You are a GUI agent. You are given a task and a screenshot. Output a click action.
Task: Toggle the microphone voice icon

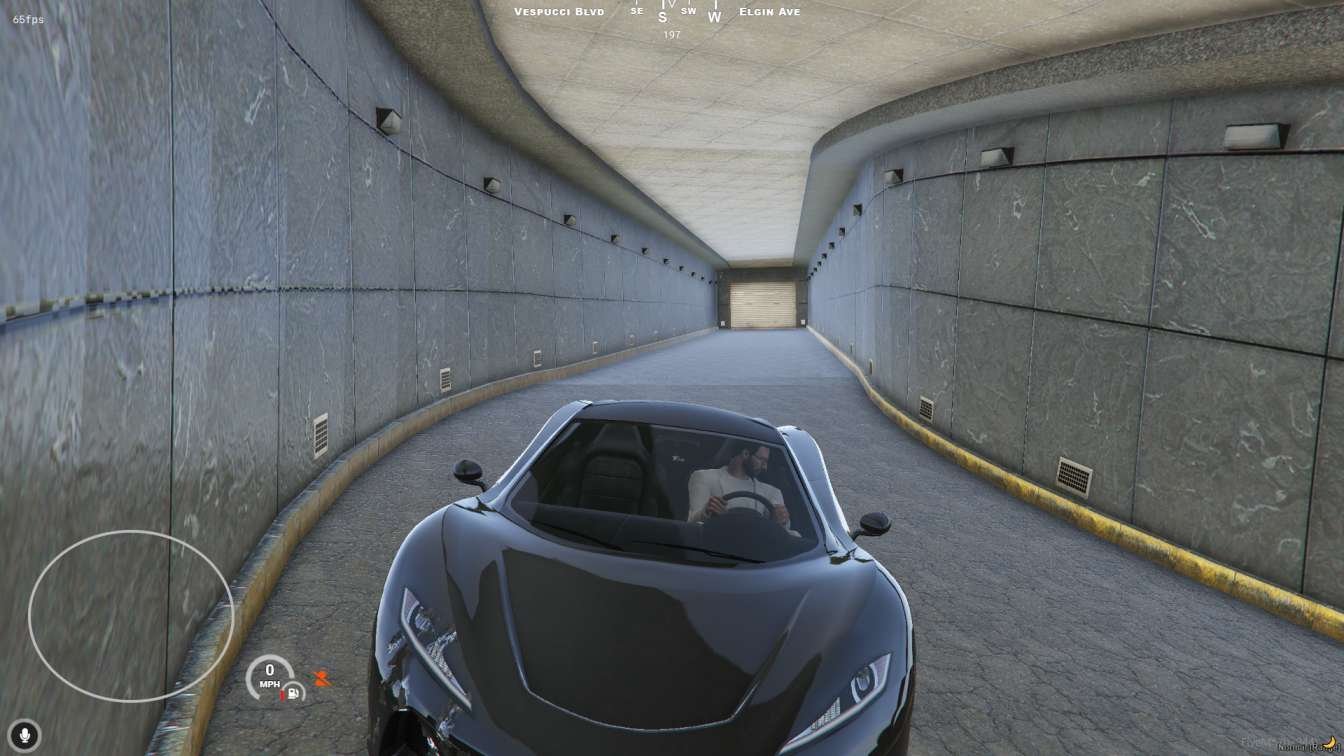point(24,736)
